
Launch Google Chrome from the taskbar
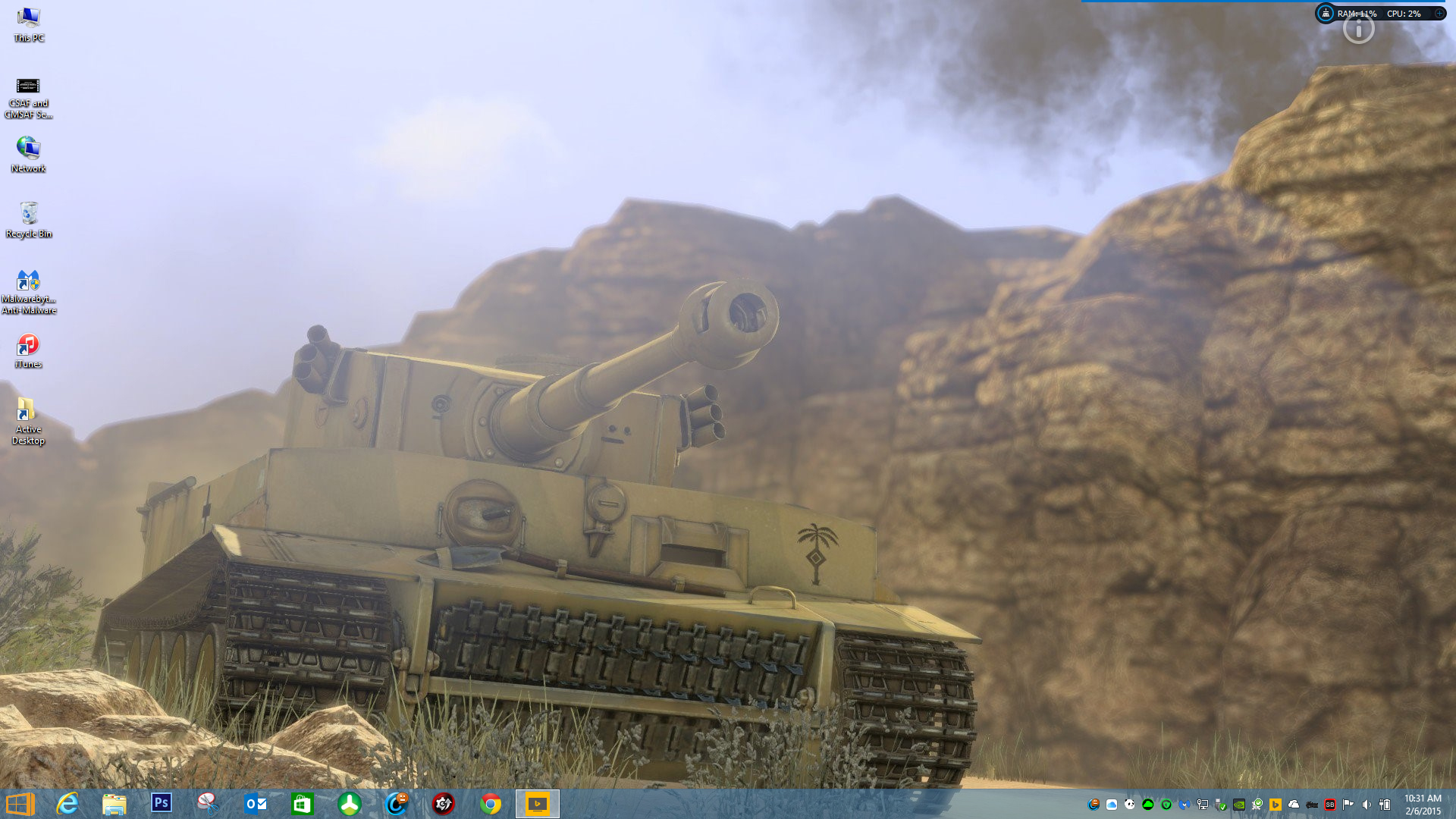[x=490, y=803]
